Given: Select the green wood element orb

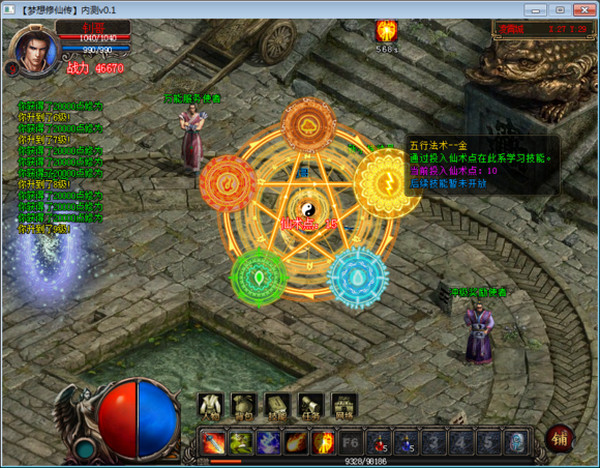Looking at the screenshot, I should (x=259, y=274).
